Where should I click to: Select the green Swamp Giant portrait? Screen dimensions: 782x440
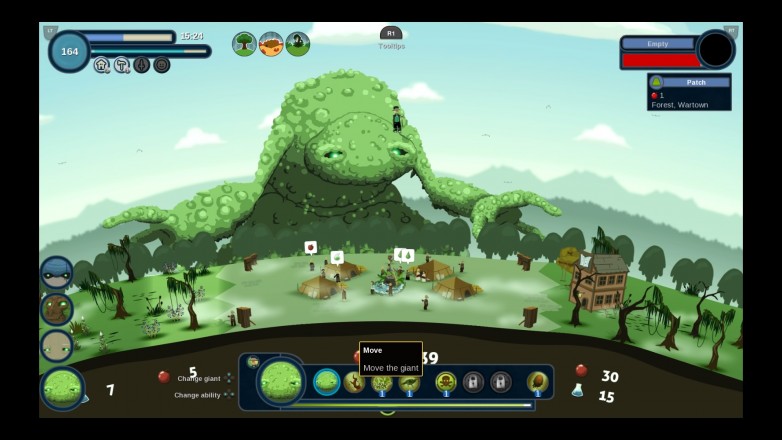coord(62,389)
